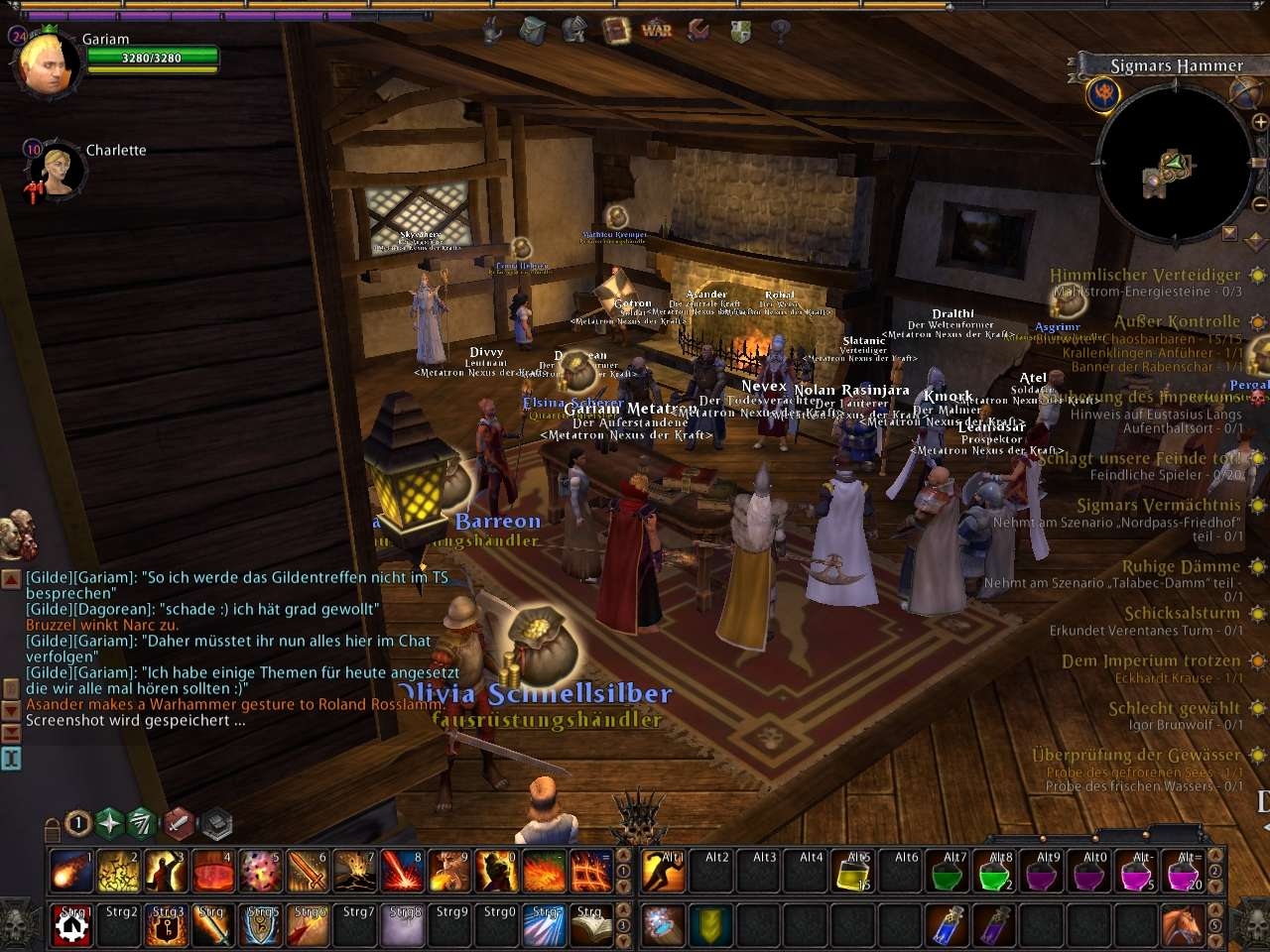
Task: Activate the chat text input cursor button
Action: (11, 759)
